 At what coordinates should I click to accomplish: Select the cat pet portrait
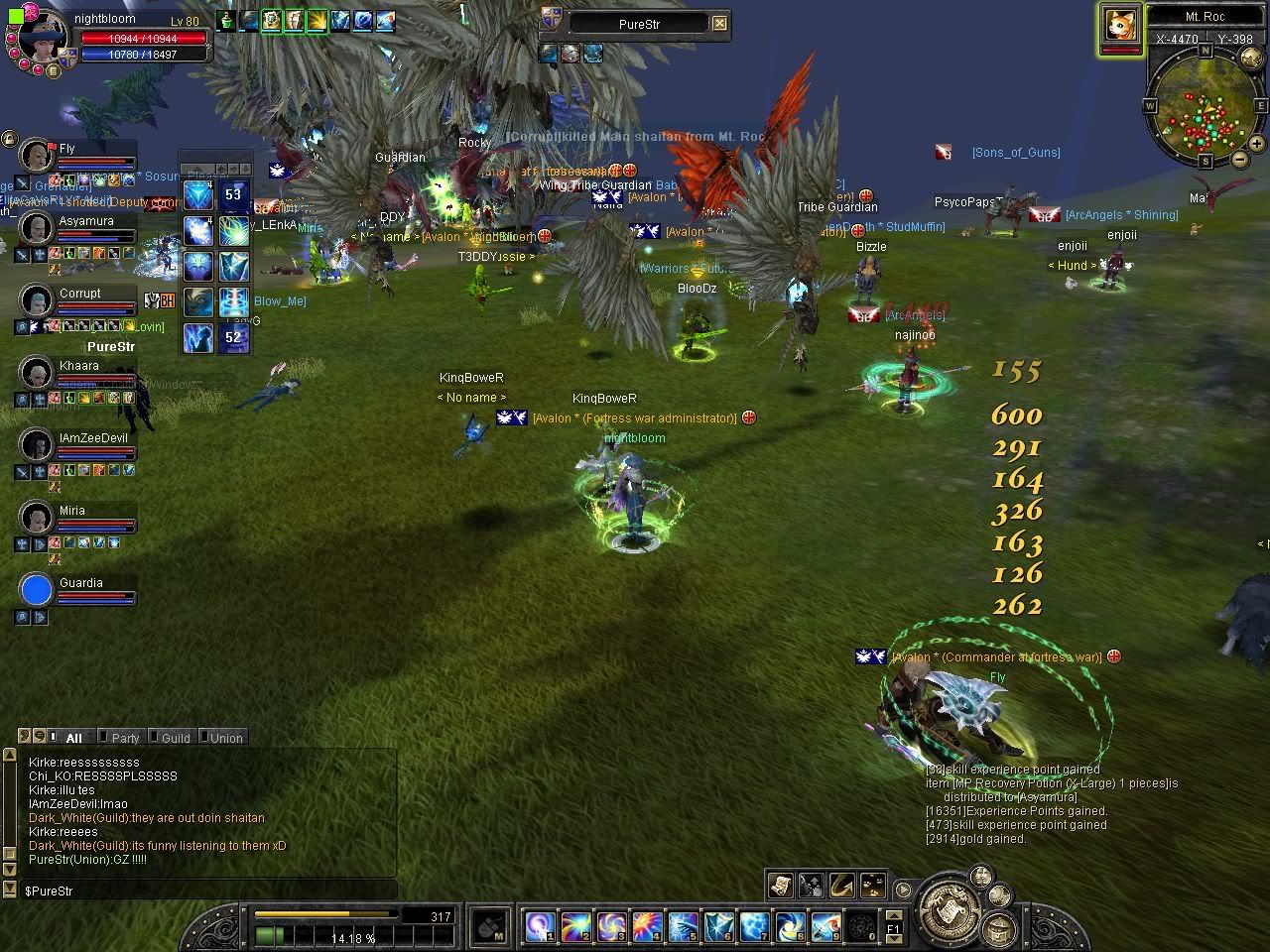[1119, 27]
